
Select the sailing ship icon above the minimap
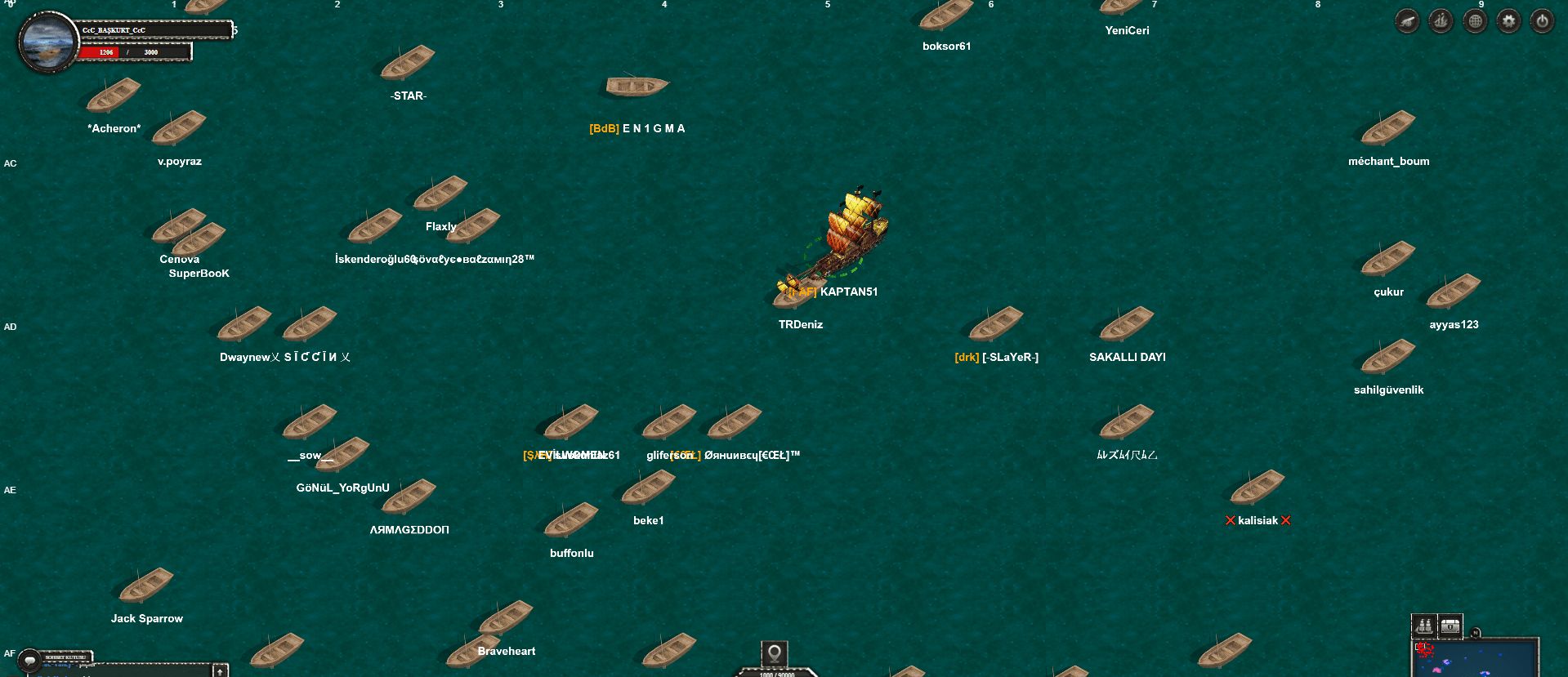(x=1423, y=626)
